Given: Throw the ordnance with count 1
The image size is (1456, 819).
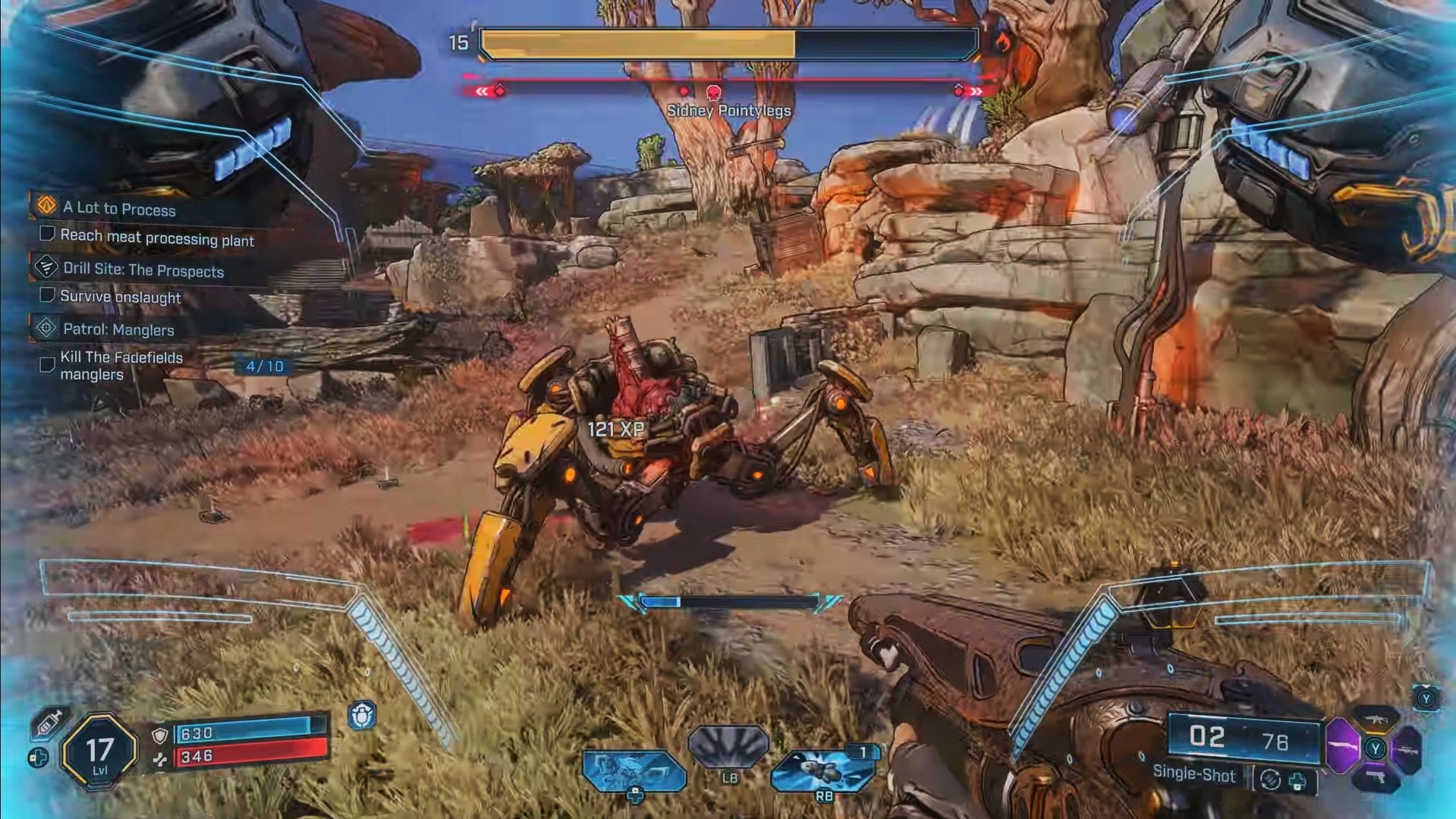Looking at the screenshot, I should click(x=823, y=770).
